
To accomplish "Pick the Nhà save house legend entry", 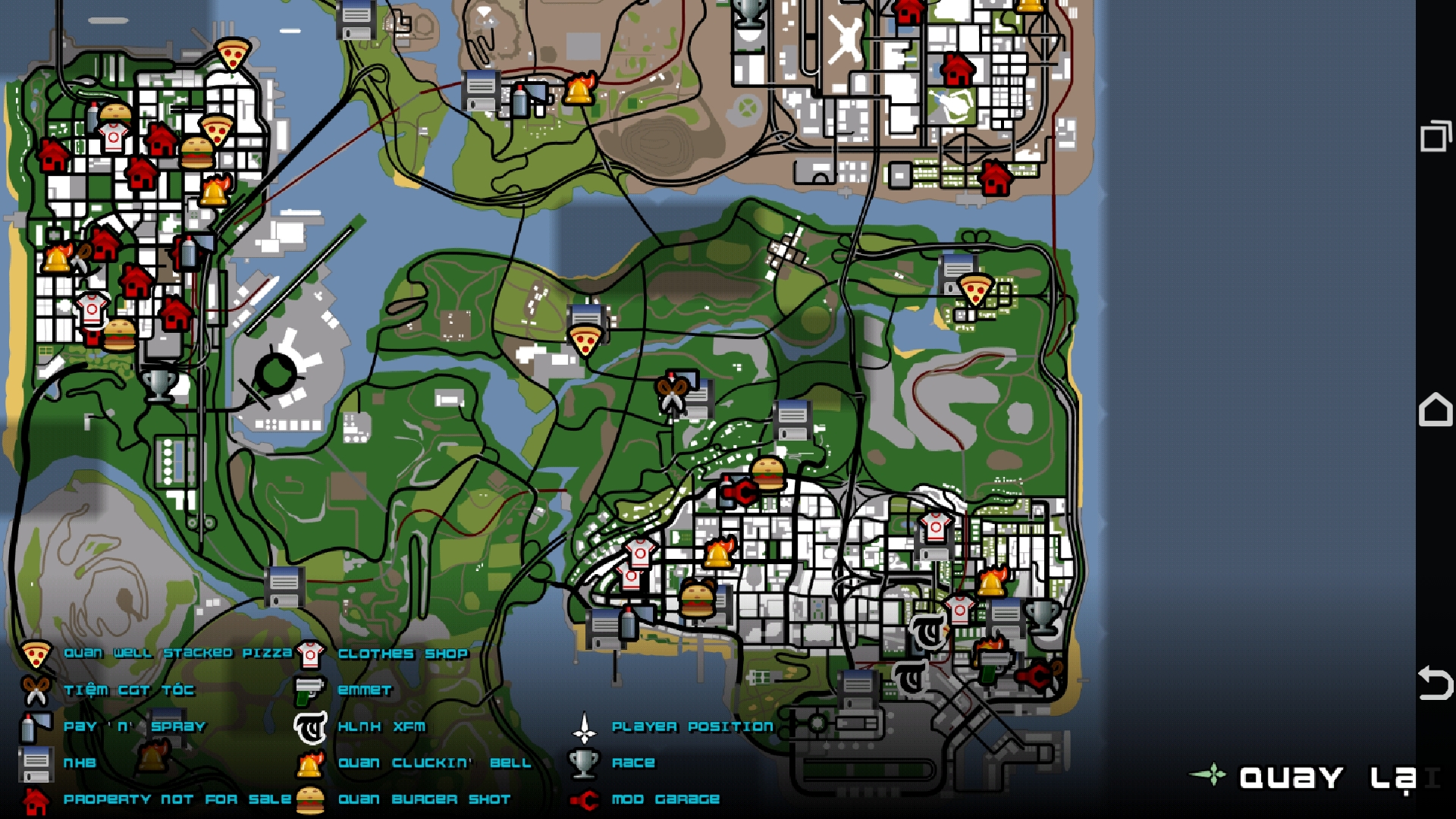I will [x=79, y=763].
